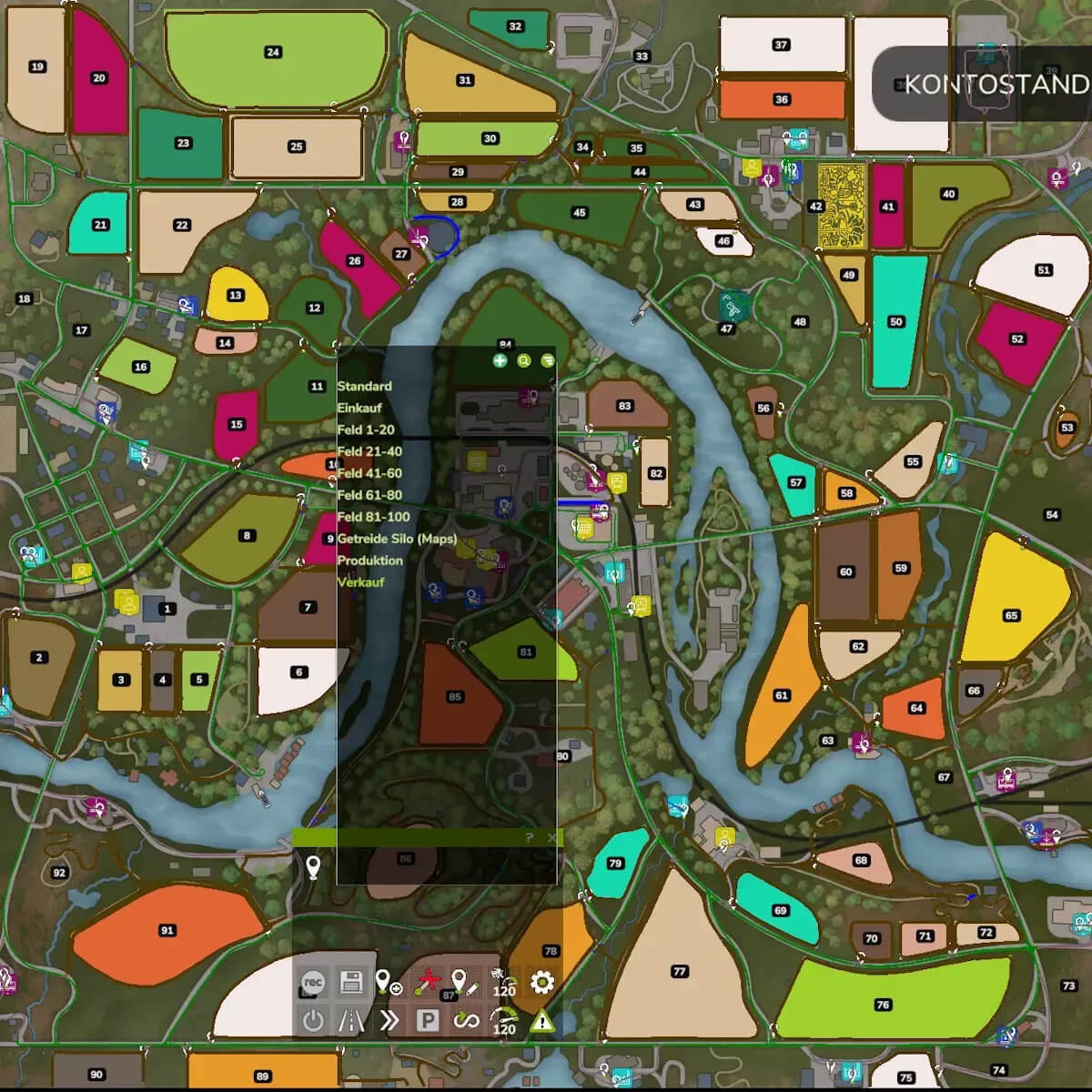Select the Standard destination group
Image resolution: width=1092 pixels, height=1092 pixels.
(x=365, y=386)
